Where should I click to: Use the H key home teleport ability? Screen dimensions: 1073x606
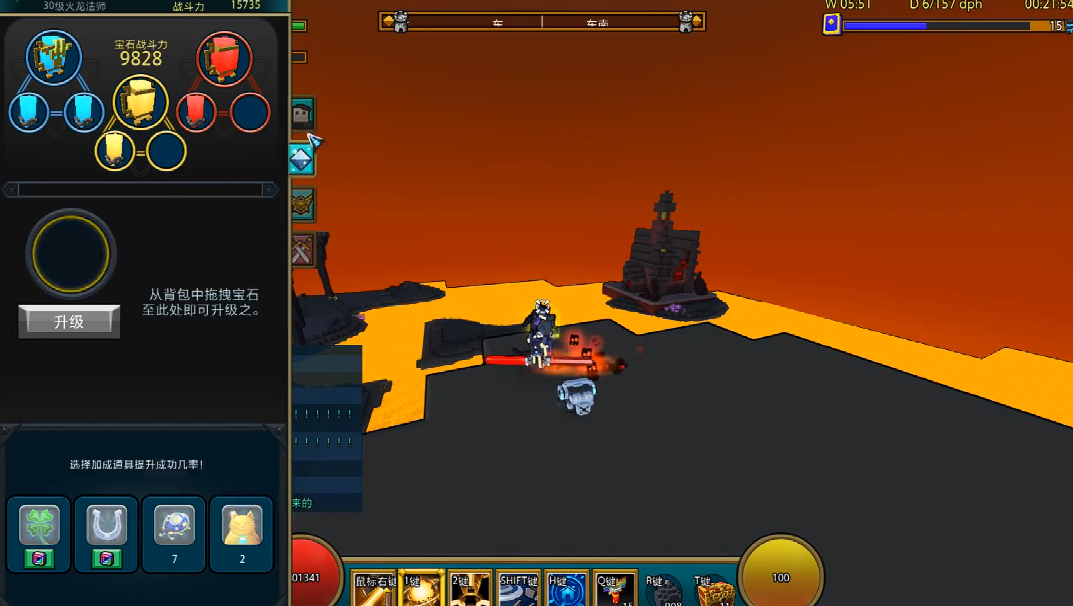[566, 592]
